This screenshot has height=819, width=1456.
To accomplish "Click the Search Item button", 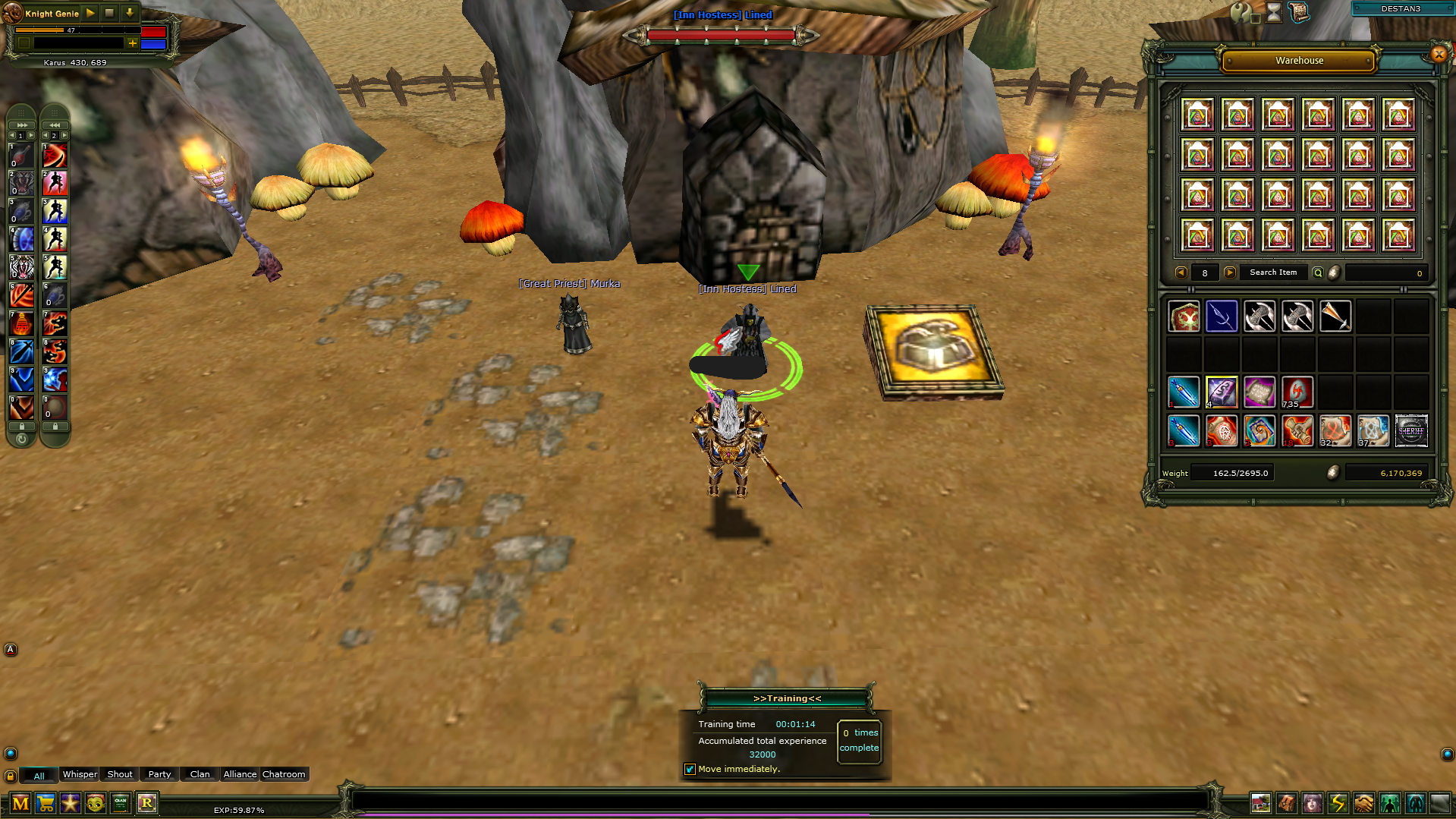I will point(1272,272).
